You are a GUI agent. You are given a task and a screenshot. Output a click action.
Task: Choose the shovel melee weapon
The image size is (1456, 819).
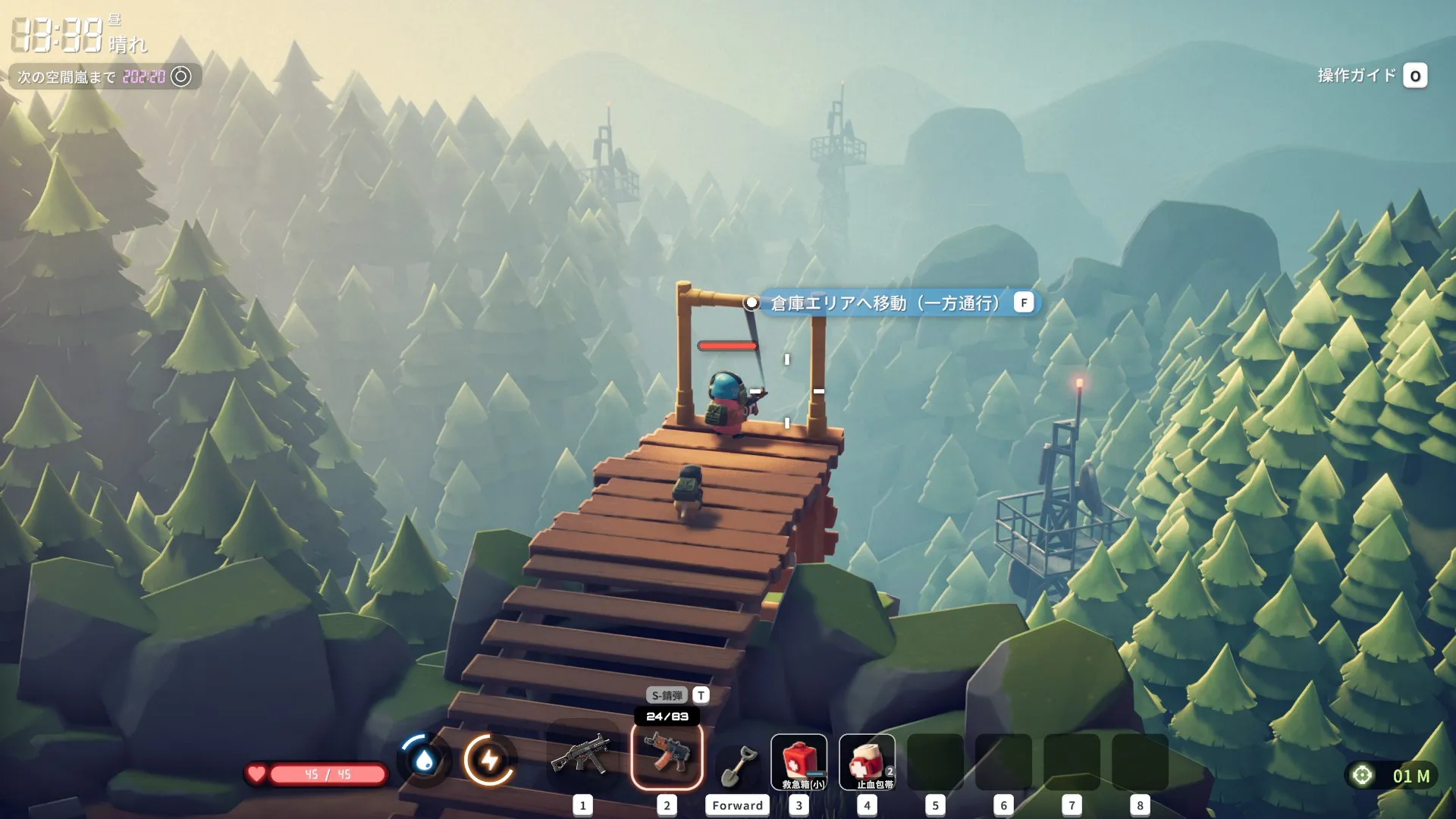737,764
